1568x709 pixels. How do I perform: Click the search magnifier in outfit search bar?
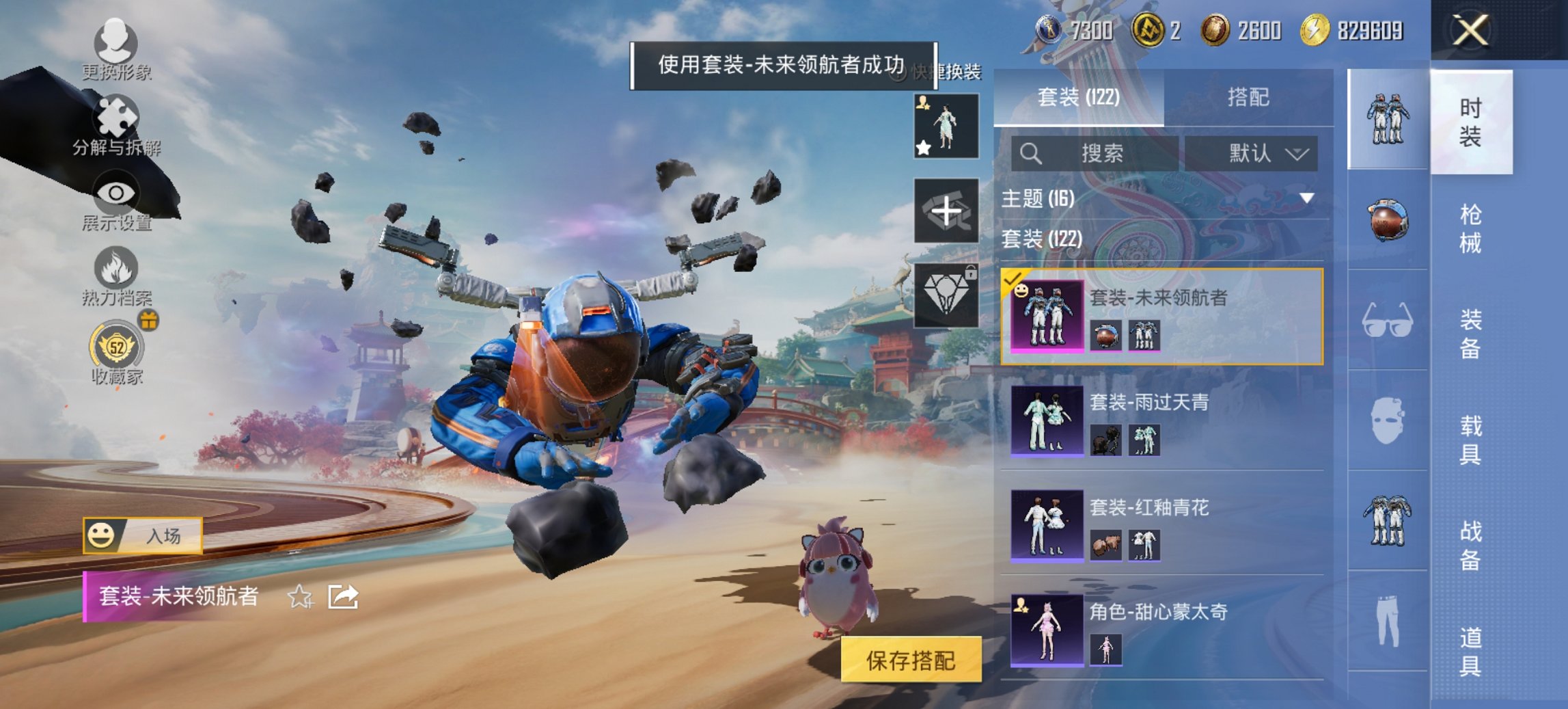point(1028,153)
